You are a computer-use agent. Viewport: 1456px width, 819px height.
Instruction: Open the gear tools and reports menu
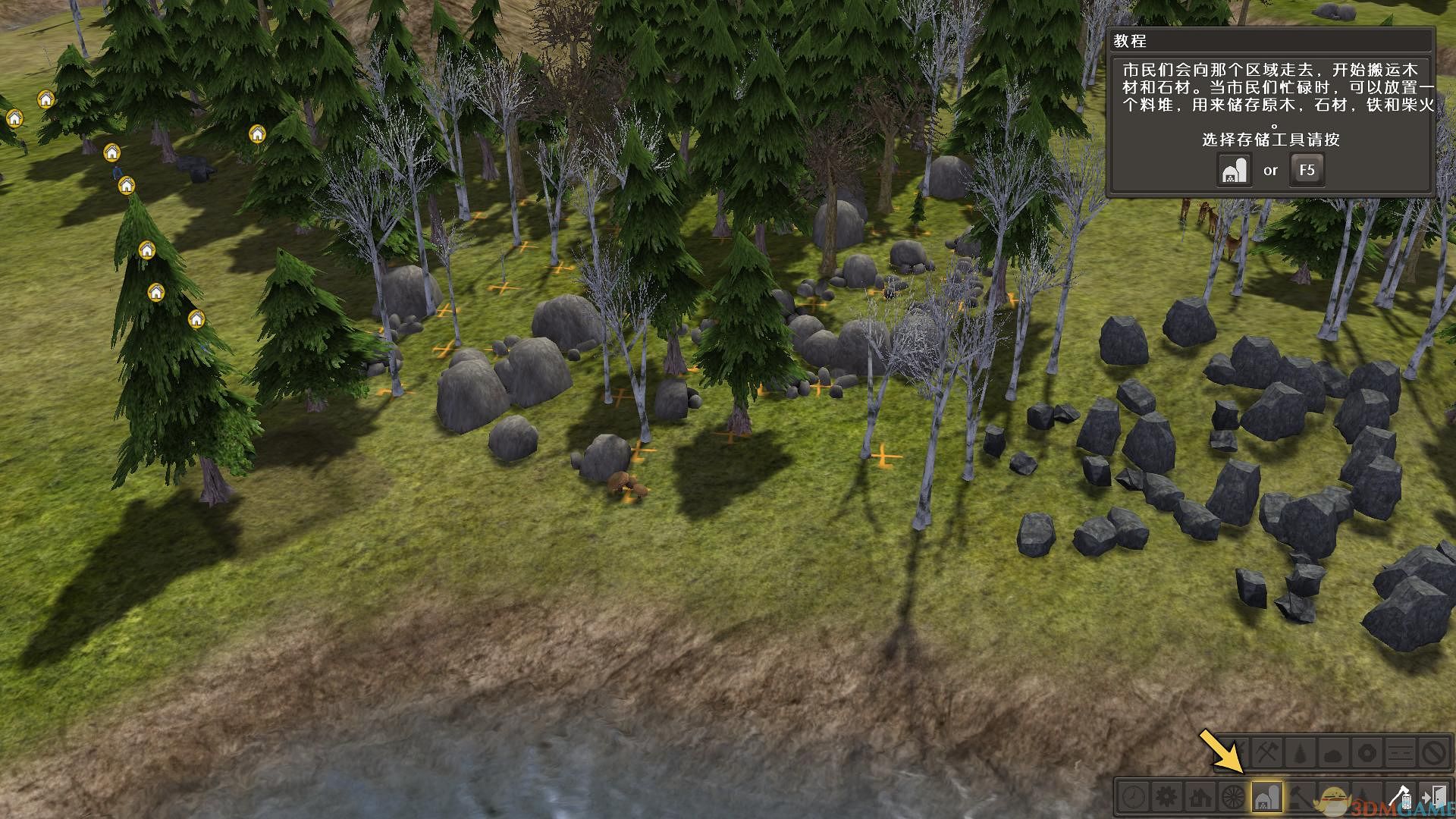pyautogui.click(x=1167, y=797)
